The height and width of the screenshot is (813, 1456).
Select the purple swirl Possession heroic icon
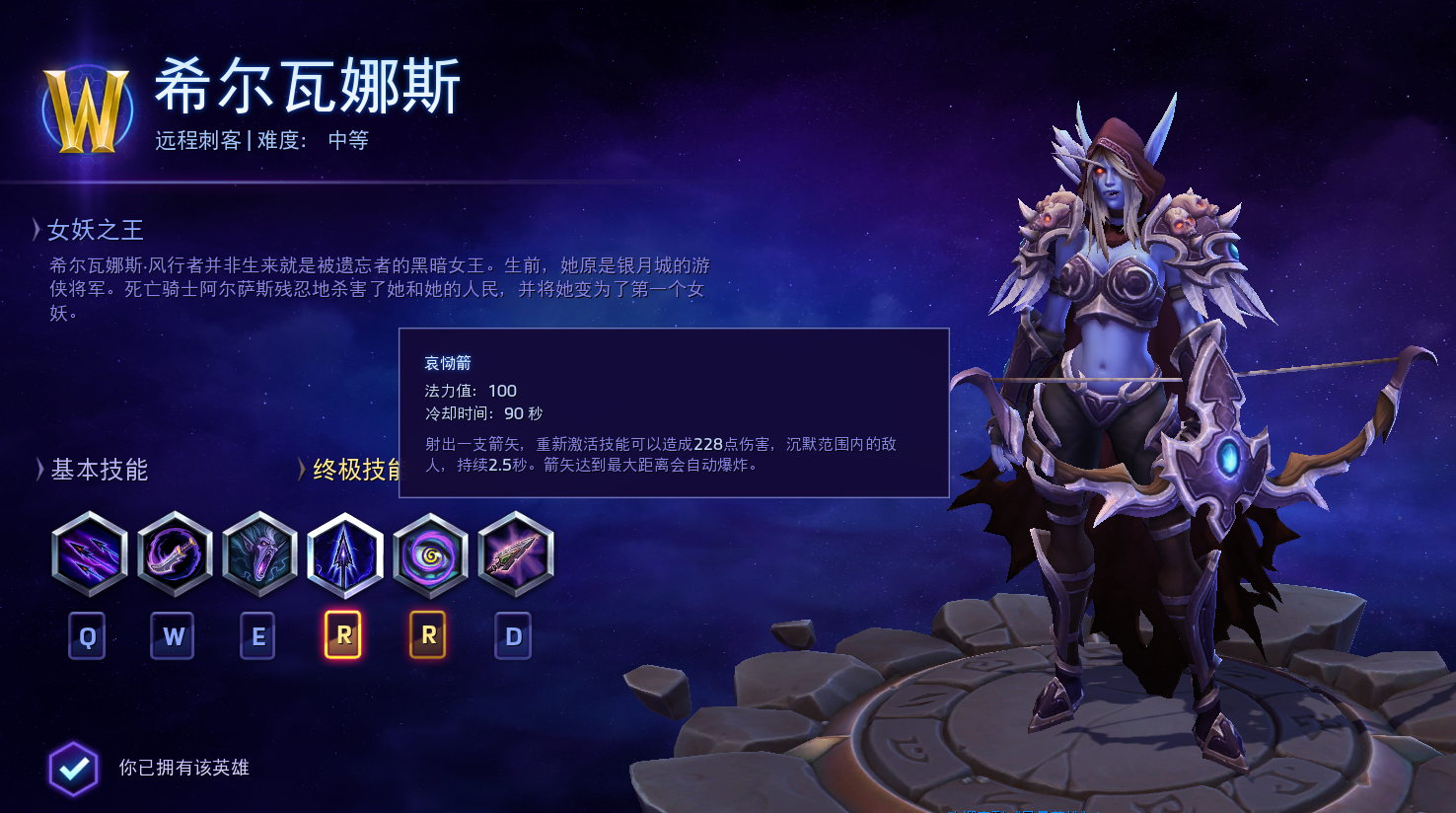point(430,554)
